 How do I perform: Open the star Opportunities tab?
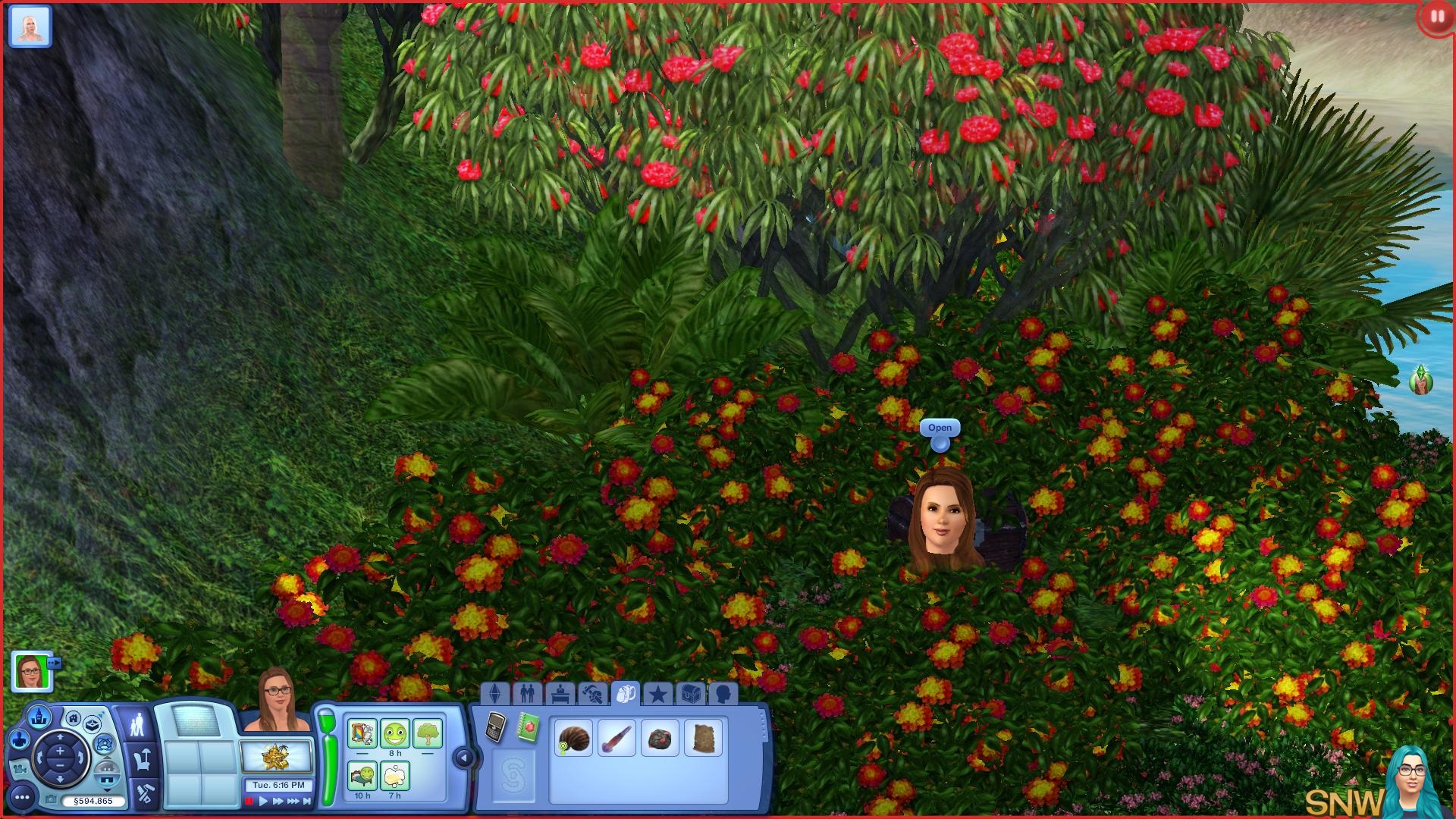click(657, 693)
